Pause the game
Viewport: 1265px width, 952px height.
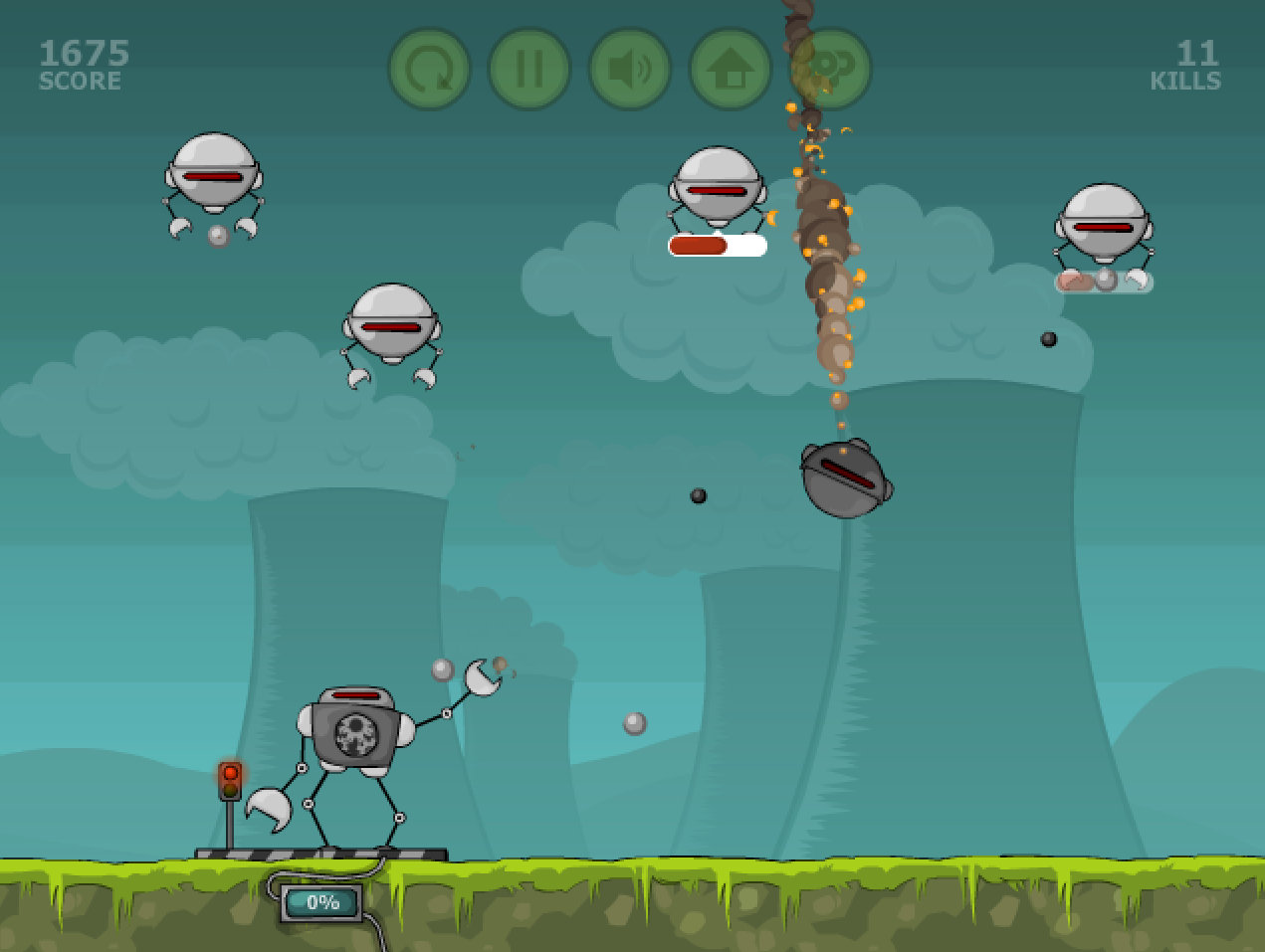[x=529, y=69]
